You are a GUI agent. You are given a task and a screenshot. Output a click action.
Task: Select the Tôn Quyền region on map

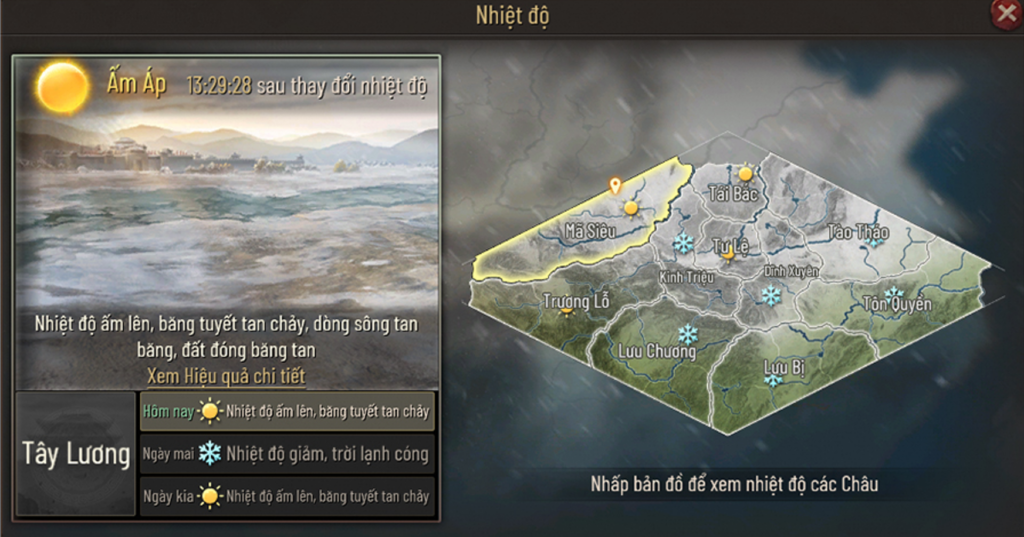[897, 303]
